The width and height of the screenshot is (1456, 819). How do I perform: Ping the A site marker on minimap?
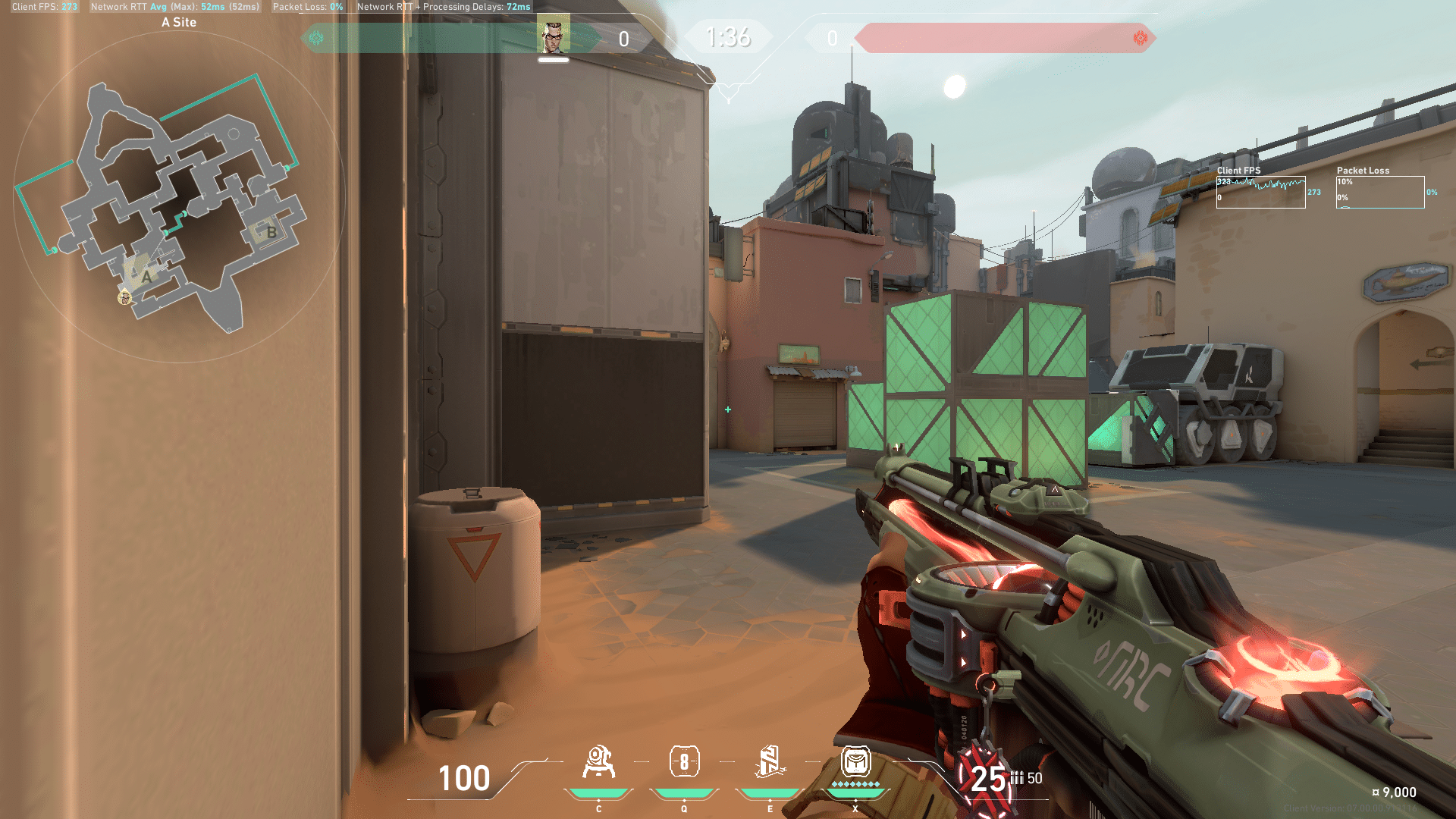[146, 277]
